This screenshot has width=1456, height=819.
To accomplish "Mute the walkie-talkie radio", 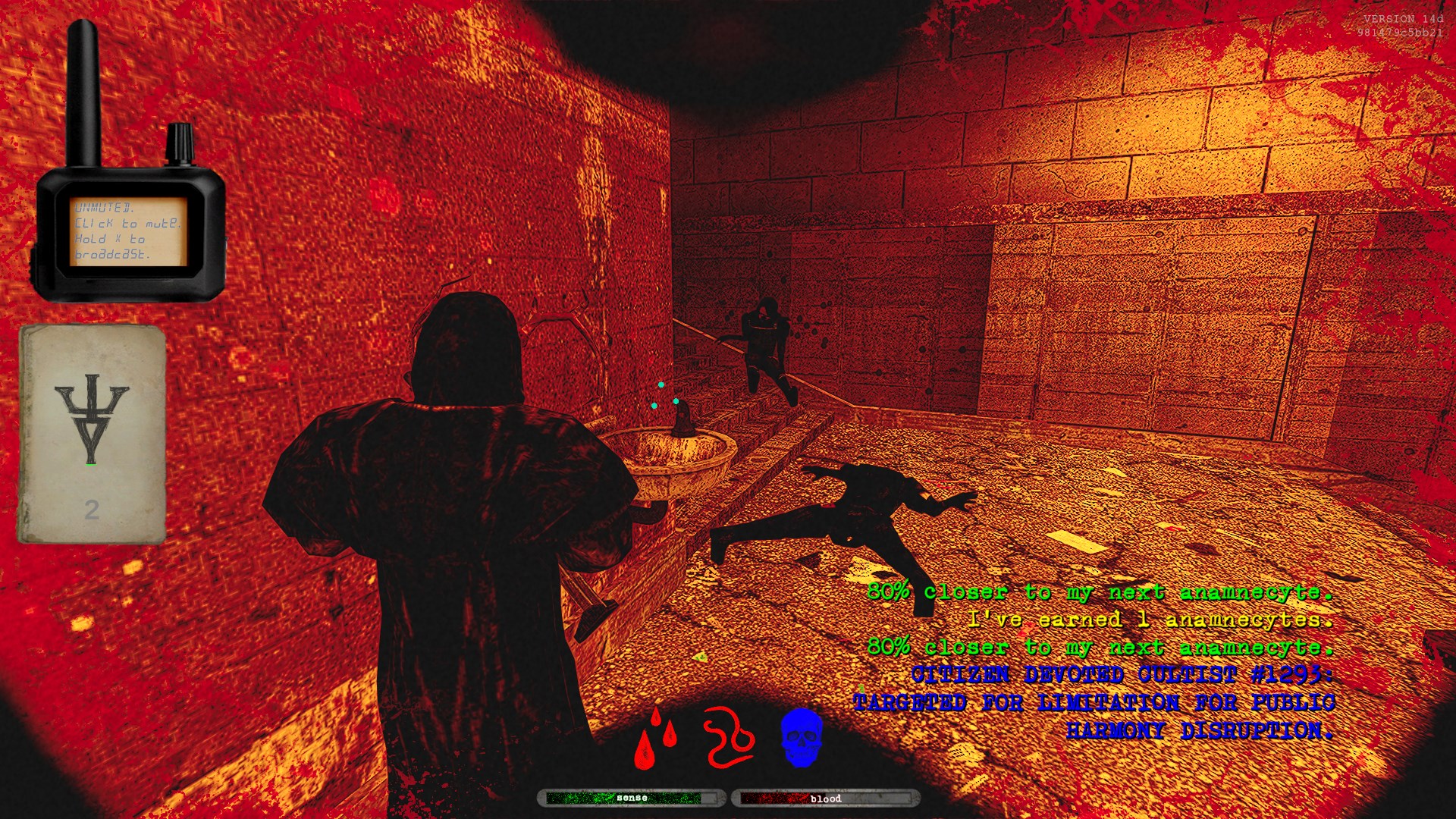I will (128, 231).
